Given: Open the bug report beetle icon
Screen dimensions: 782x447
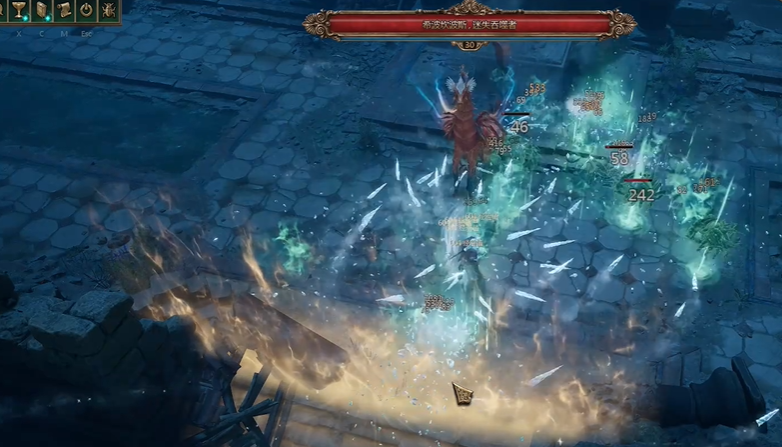Looking at the screenshot, I should coord(109,11).
